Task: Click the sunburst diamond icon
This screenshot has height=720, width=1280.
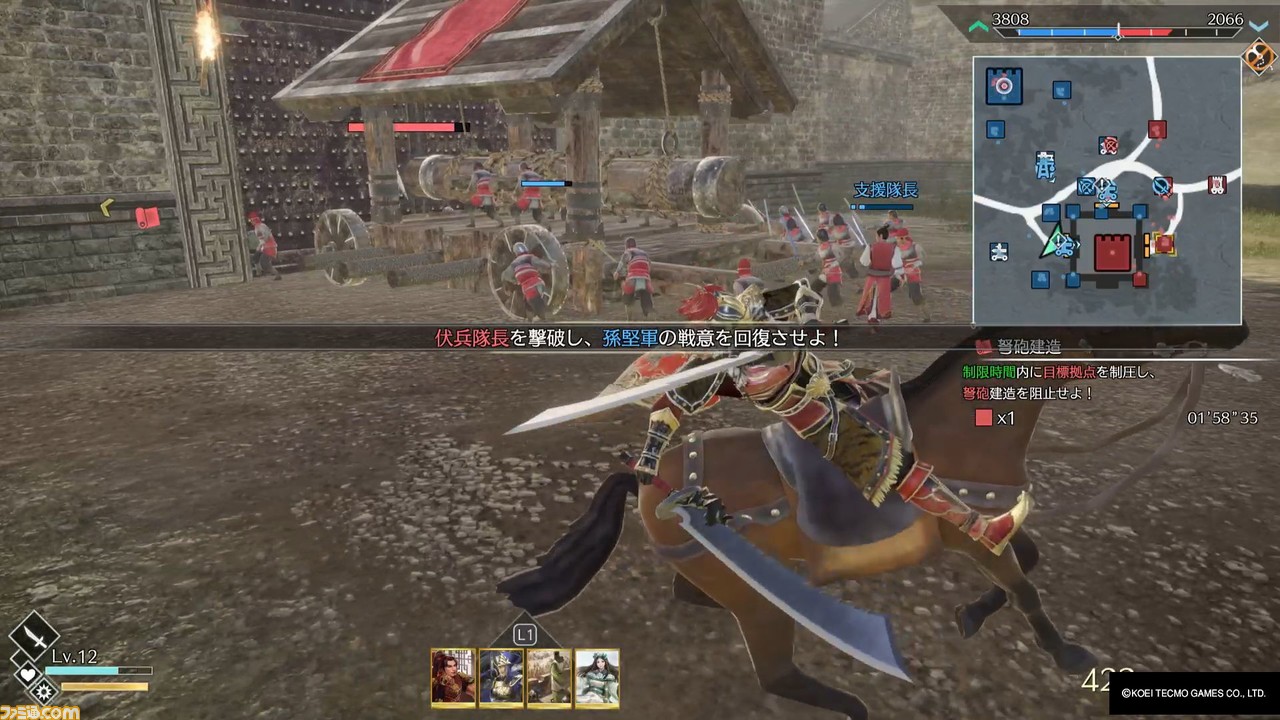Action: tap(43, 690)
